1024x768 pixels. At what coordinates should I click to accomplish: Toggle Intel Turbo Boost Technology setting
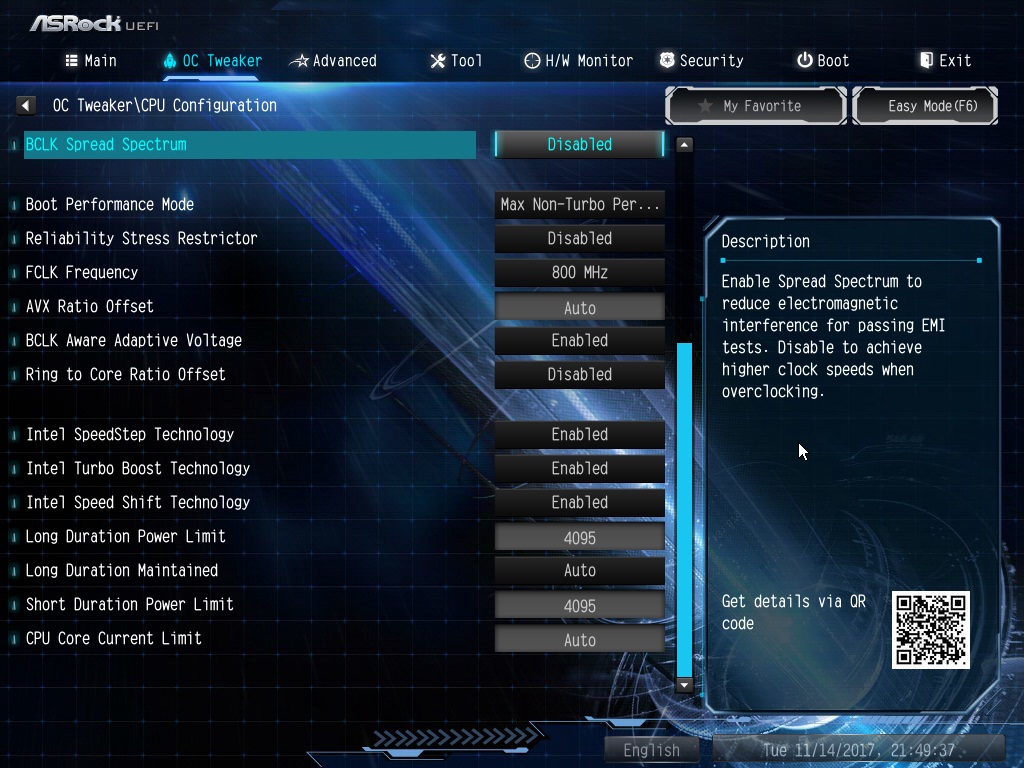579,468
